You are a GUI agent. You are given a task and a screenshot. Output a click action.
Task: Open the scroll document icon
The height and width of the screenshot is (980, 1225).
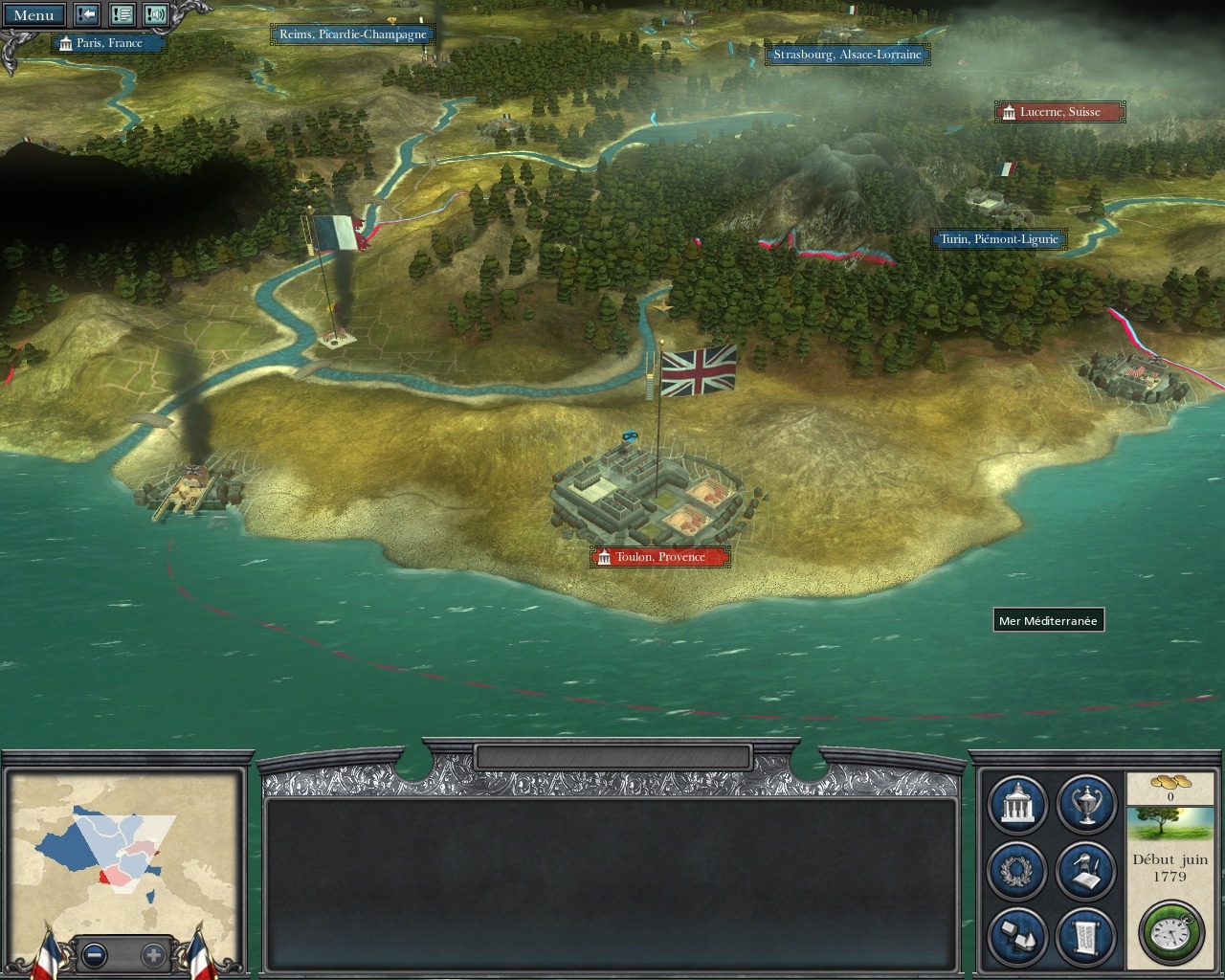pyautogui.click(x=1086, y=935)
